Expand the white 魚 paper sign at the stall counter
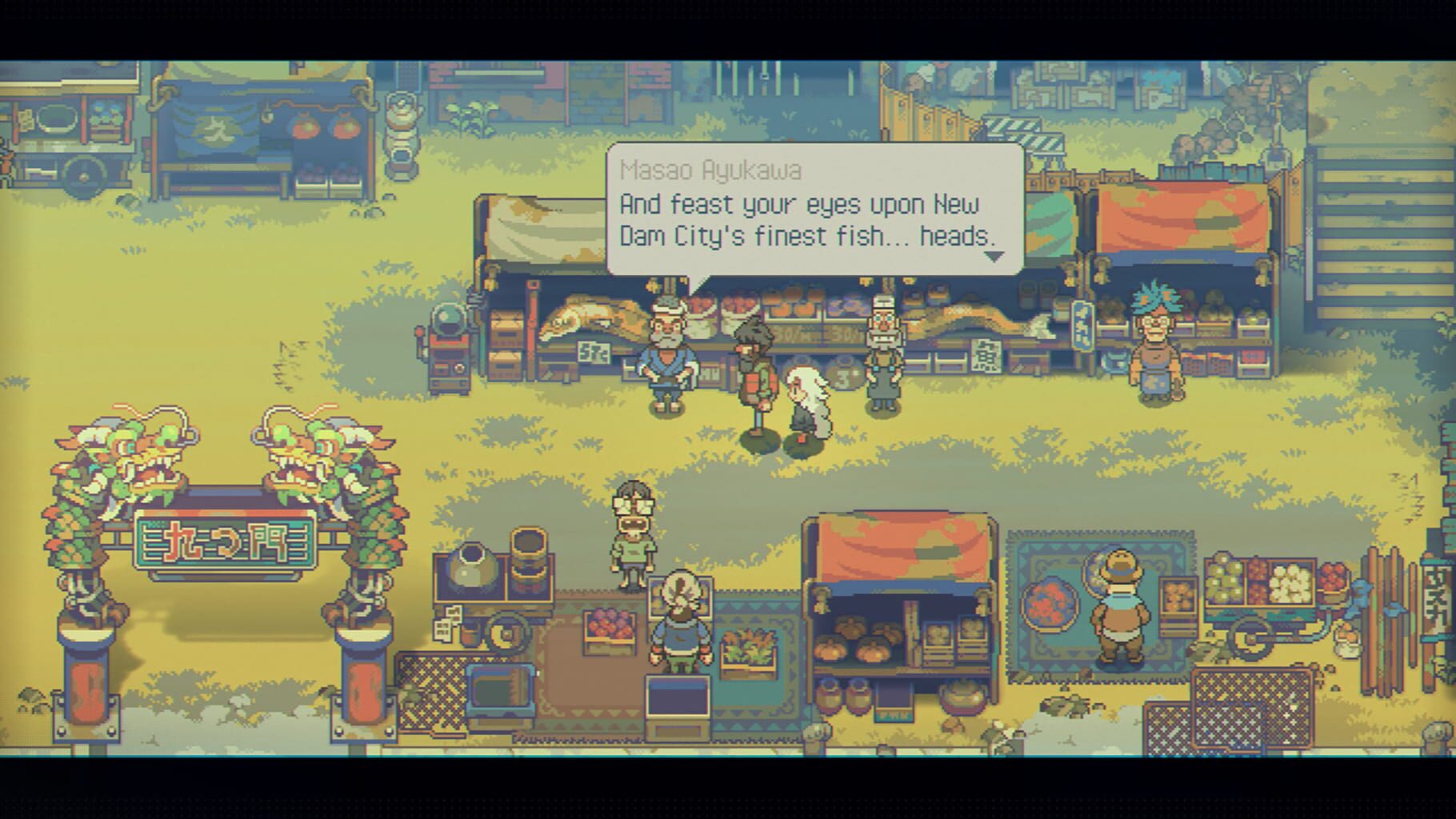 point(986,356)
